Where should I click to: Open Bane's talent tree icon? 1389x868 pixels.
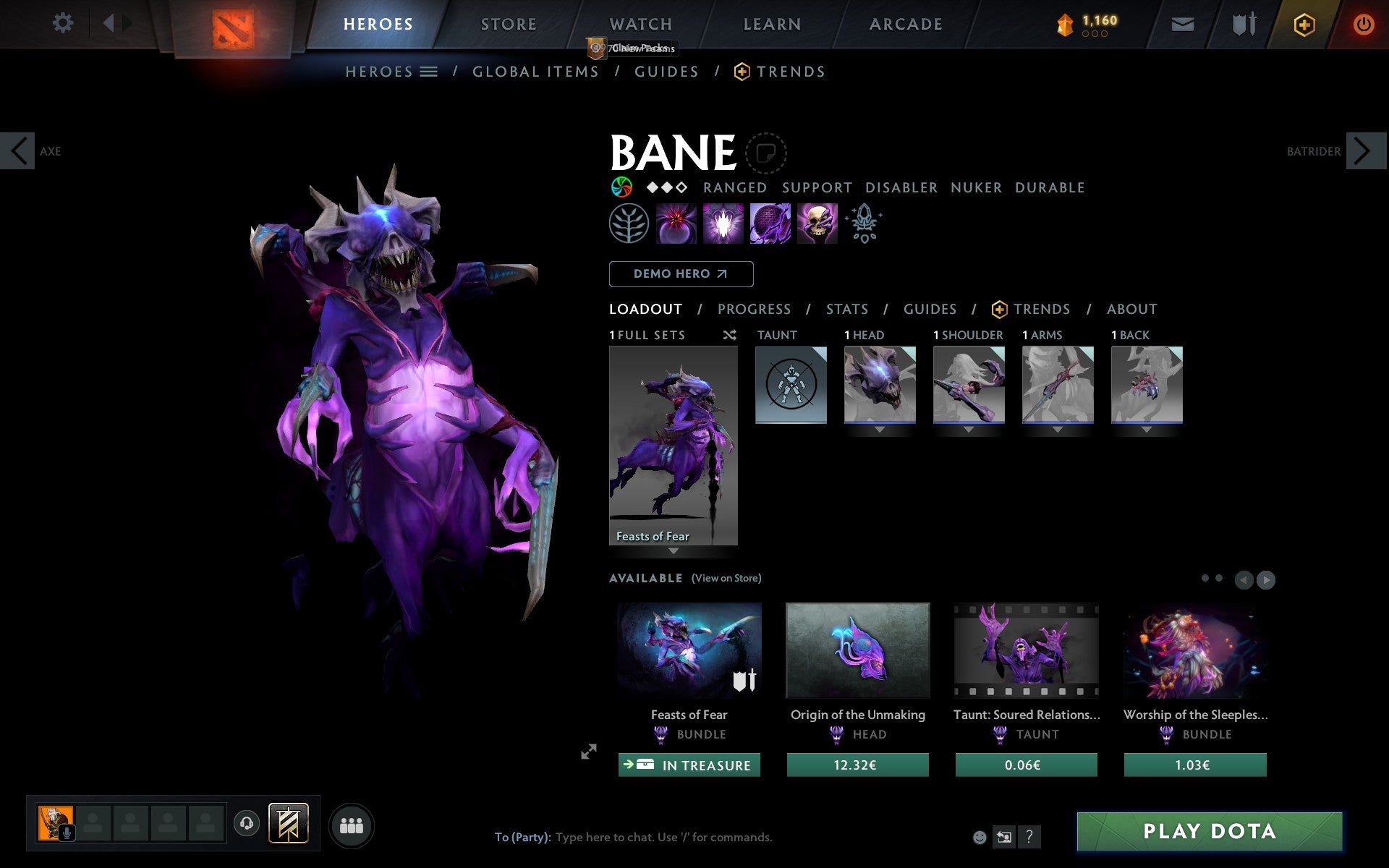[x=628, y=224]
